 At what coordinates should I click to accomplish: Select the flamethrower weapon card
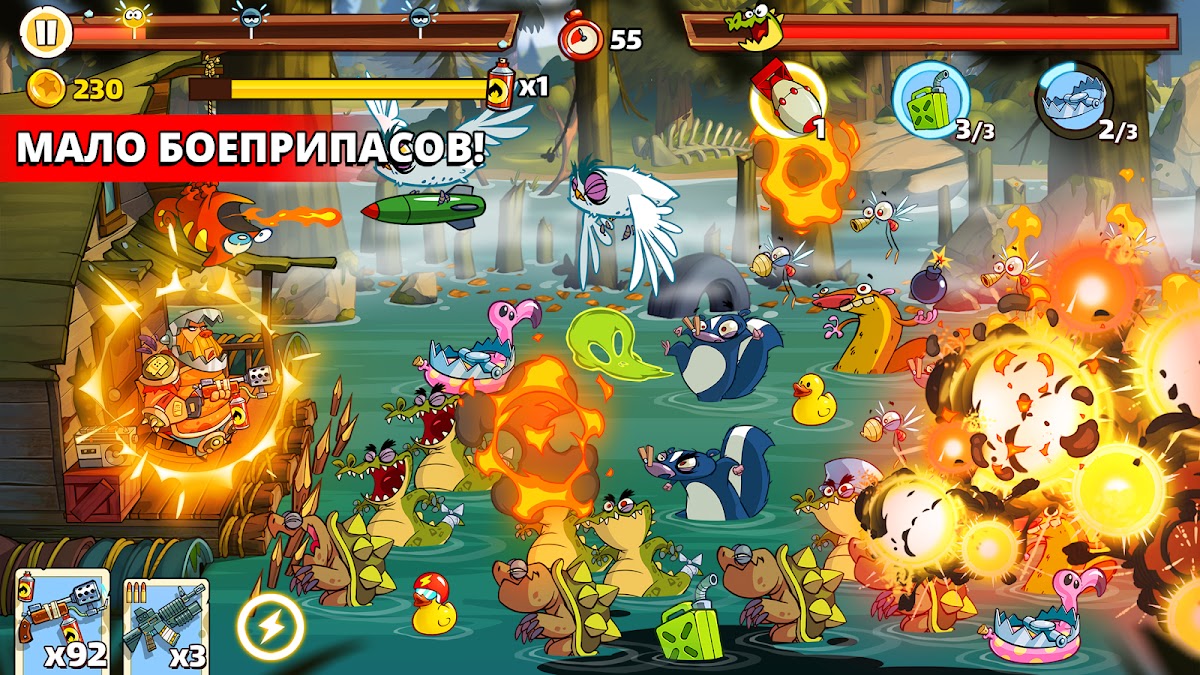(62, 622)
